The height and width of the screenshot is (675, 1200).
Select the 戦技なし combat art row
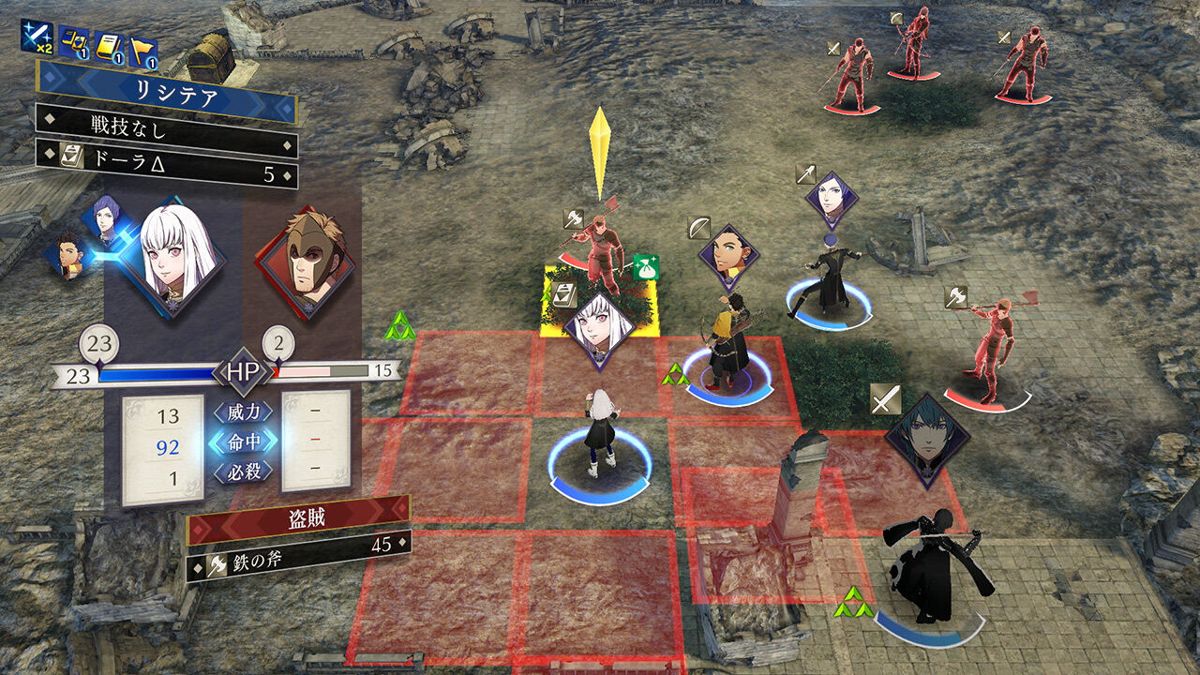coord(167,125)
